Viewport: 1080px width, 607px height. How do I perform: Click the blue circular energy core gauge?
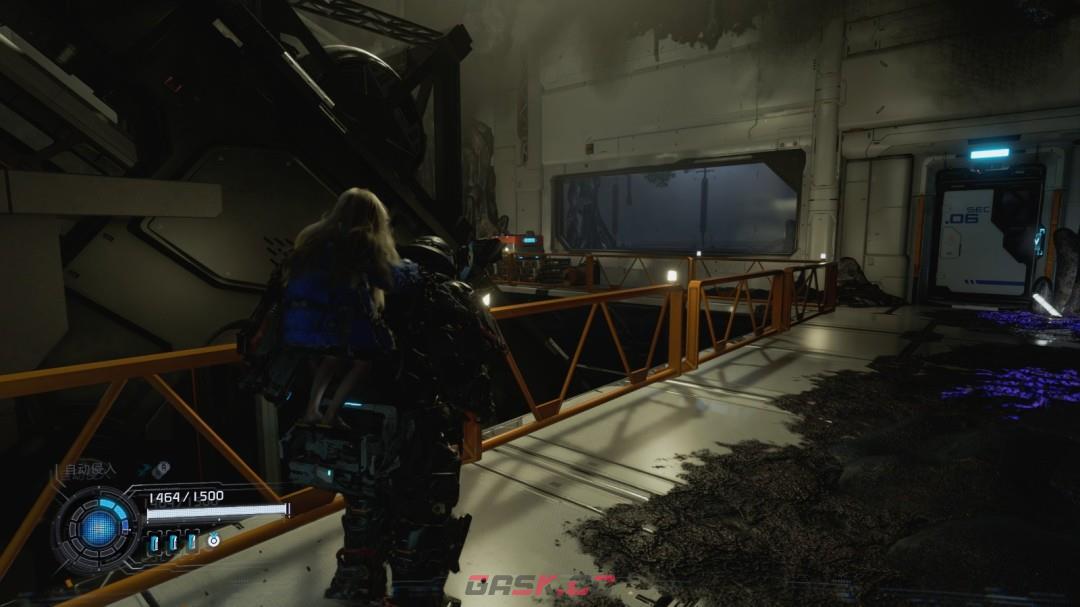(x=99, y=528)
